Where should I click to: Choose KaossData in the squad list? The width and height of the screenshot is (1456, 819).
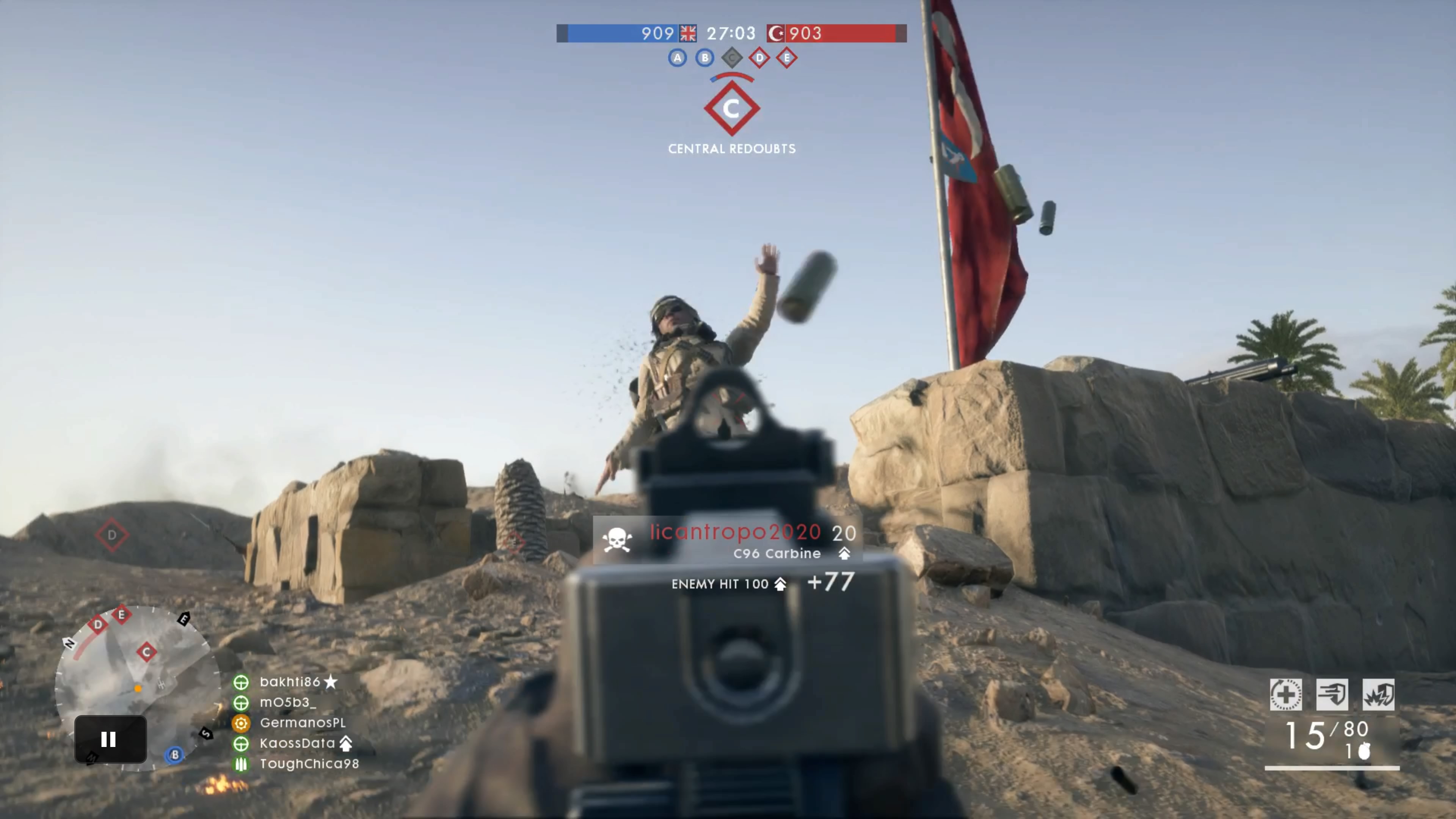point(297,743)
